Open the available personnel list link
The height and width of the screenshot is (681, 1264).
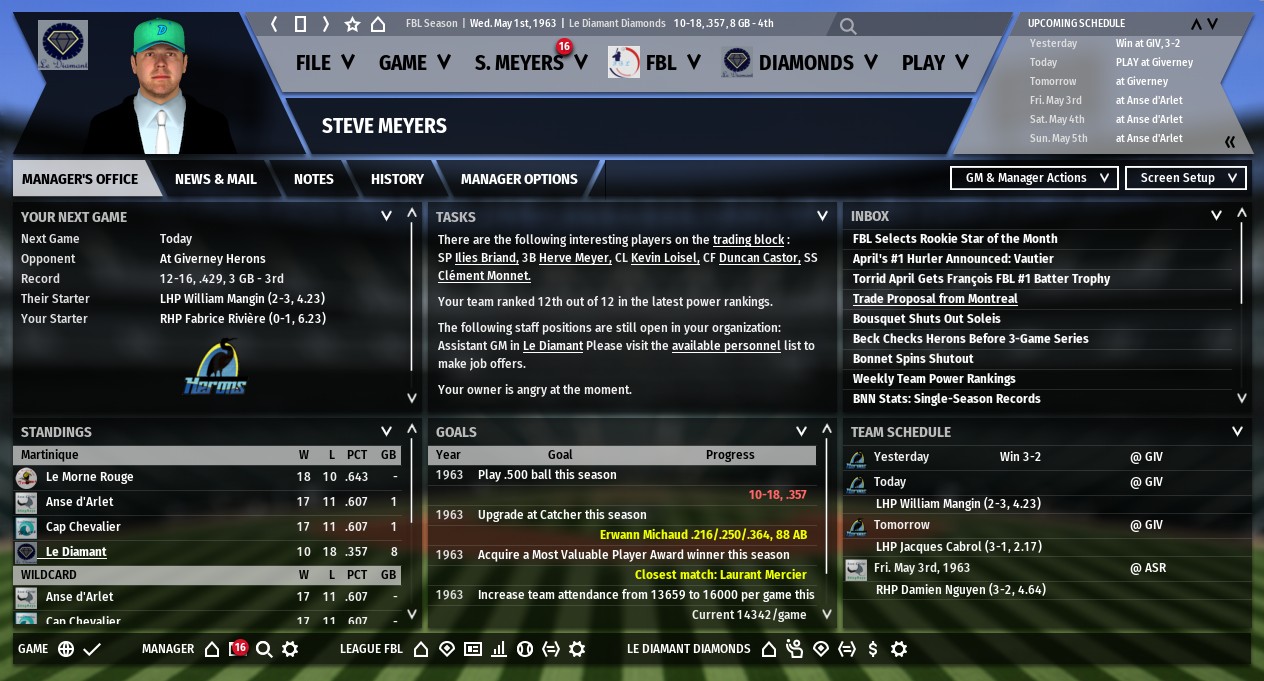point(725,346)
